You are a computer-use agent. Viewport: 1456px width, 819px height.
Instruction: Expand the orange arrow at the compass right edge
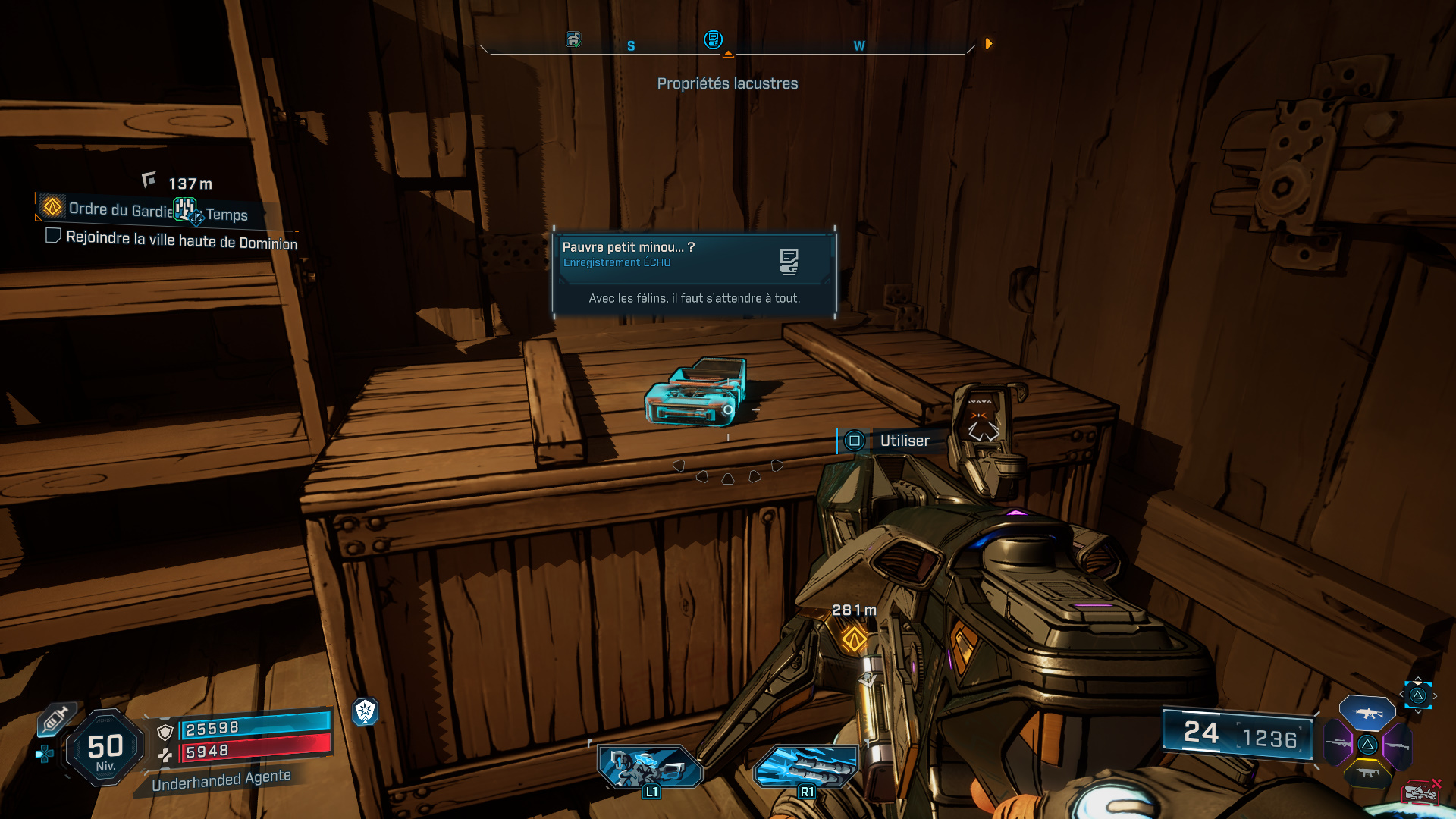(x=988, y=44)
